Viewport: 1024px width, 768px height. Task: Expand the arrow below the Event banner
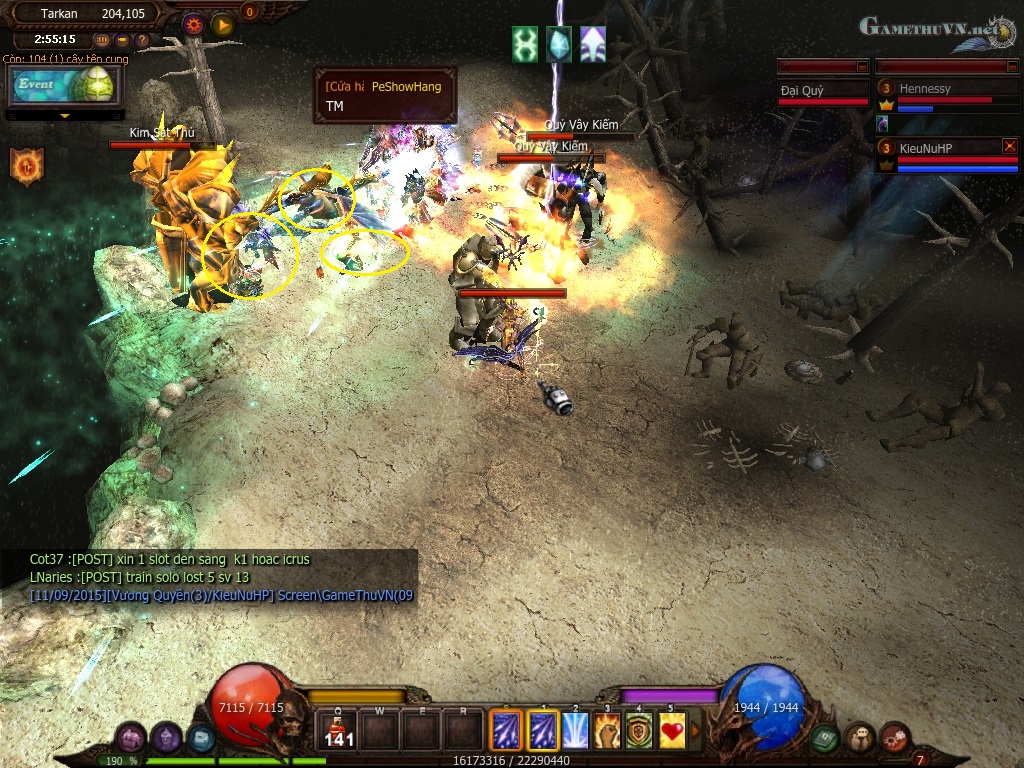point(65,115)
